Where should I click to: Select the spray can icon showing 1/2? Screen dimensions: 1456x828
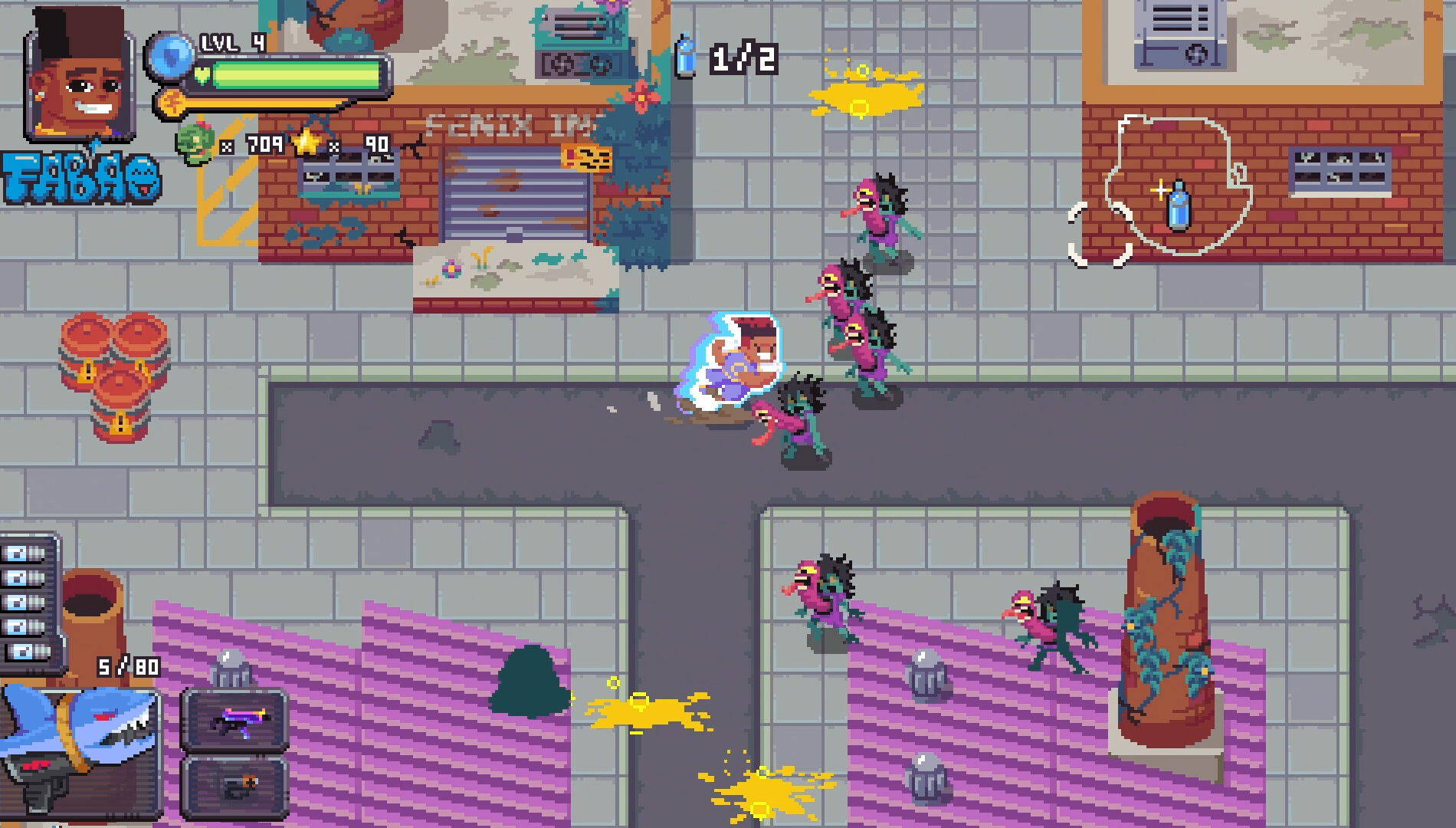pyautogui.click(x=687, y=55)
